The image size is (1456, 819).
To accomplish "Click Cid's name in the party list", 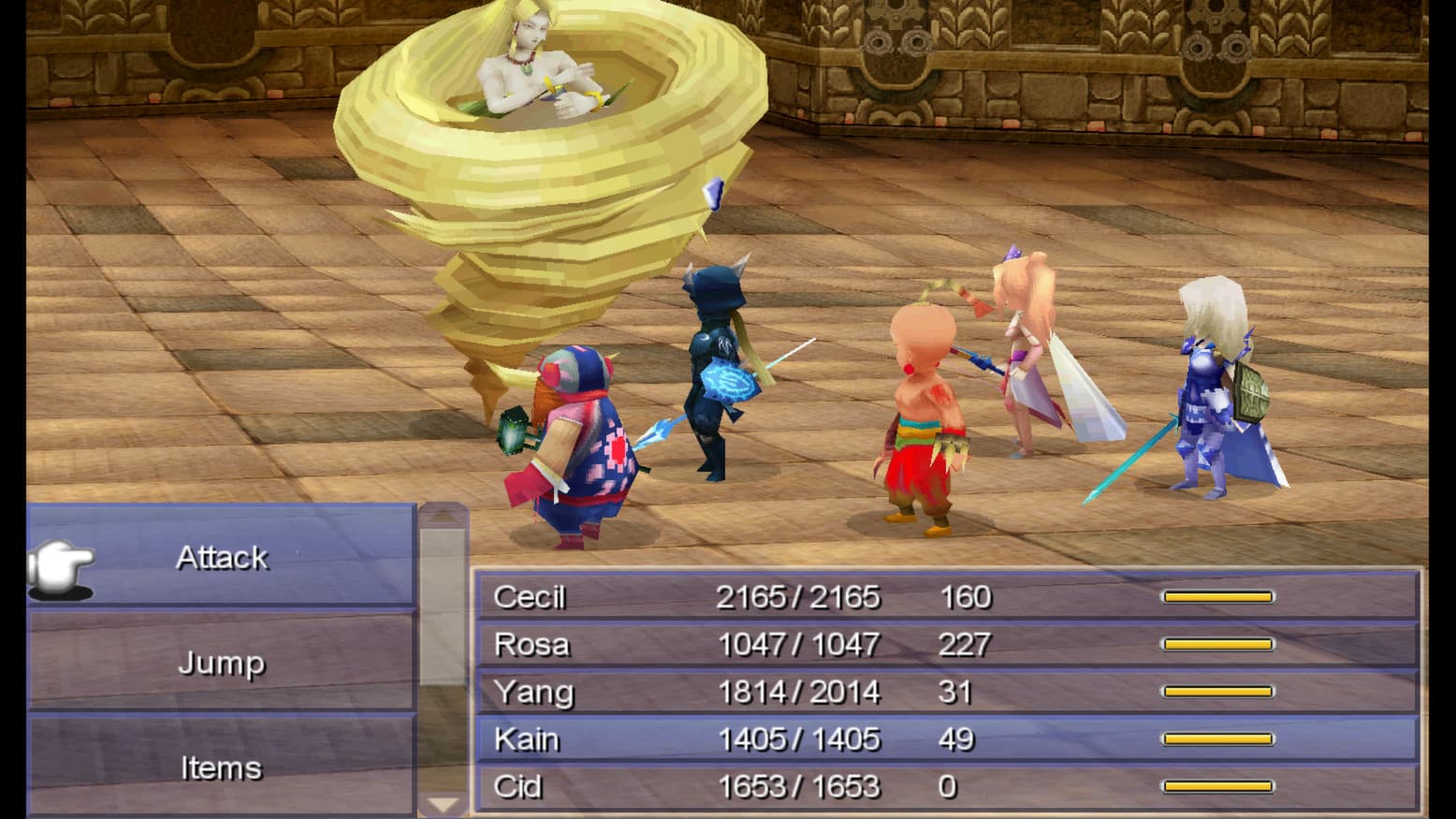I will (x=521, y=787).
